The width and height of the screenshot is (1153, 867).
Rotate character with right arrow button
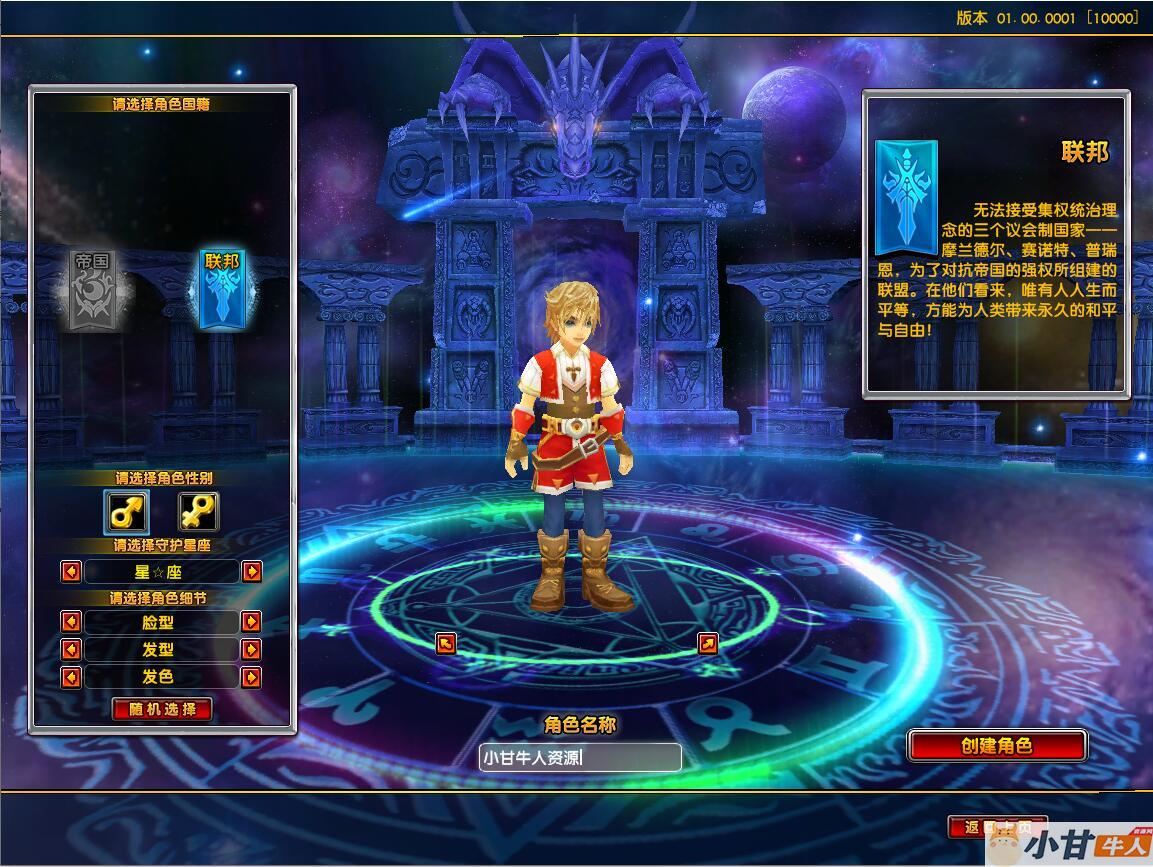[707, 643]
